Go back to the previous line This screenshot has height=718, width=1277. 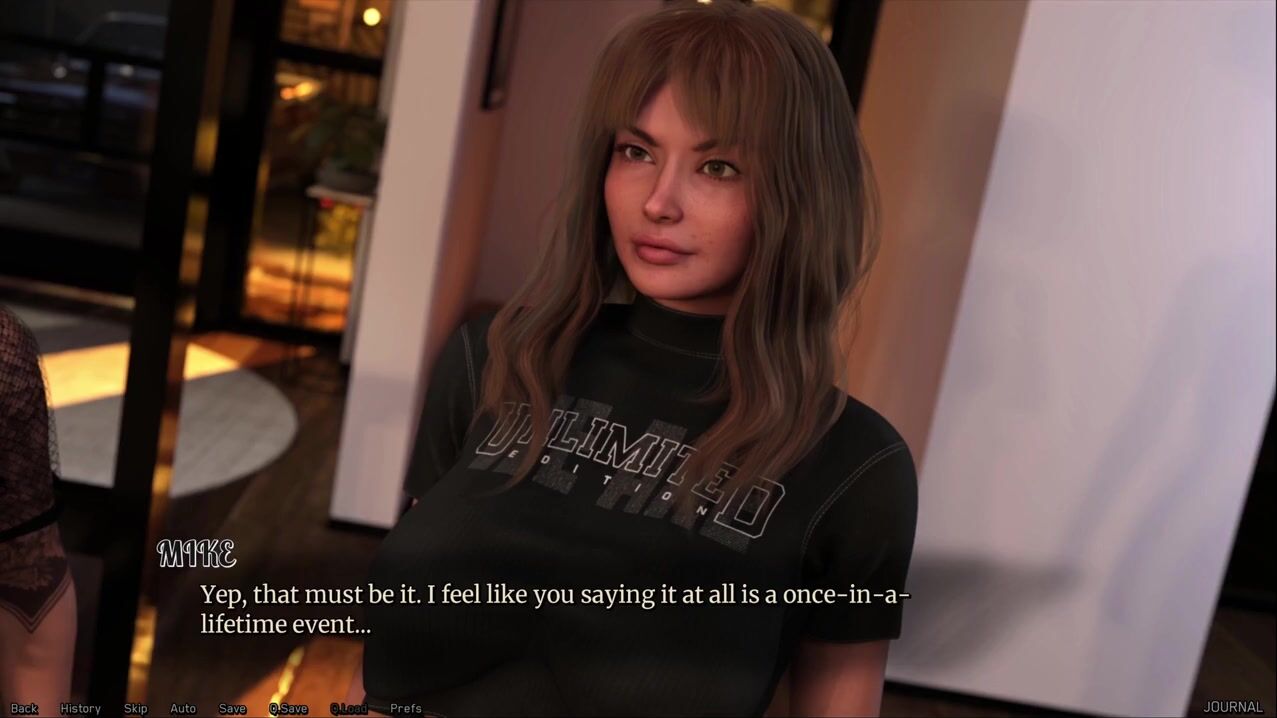point(24,708)
